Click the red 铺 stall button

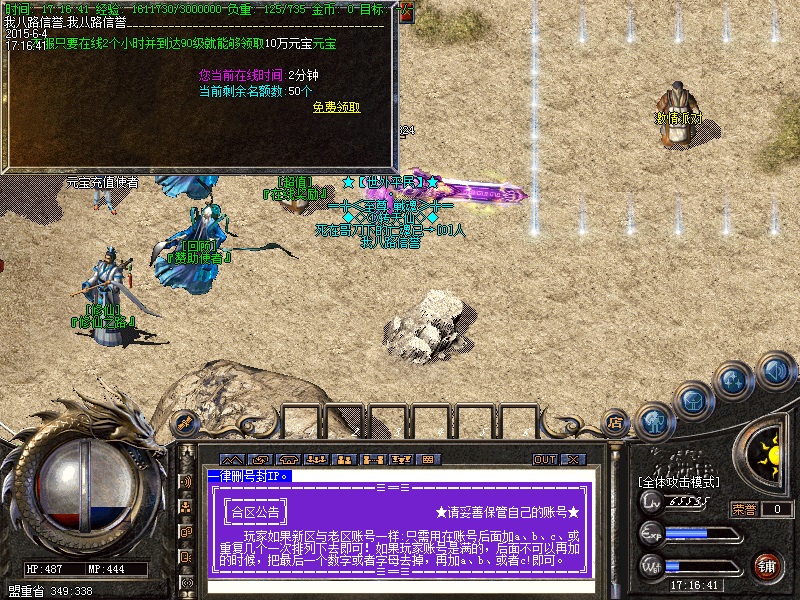click(x=768, y=565)
